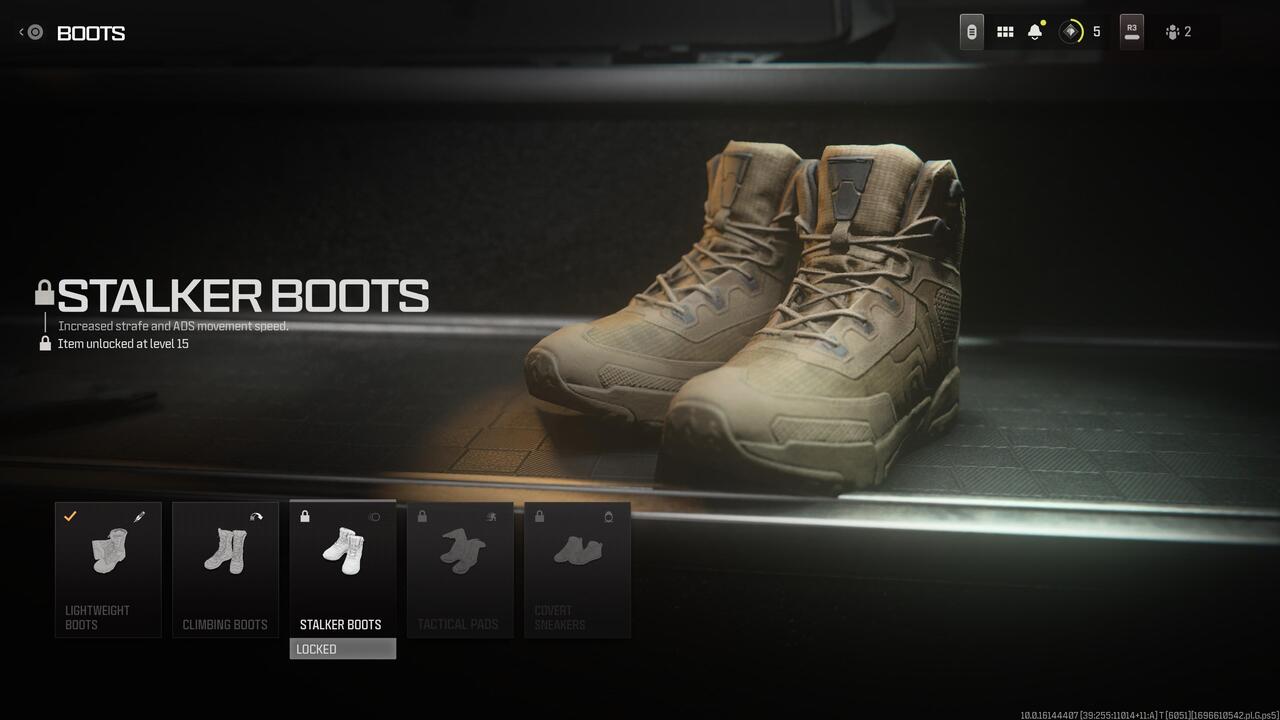Select the curved arrow icon on Climbing Boots

pyautogui.click(x=258, y=514)
